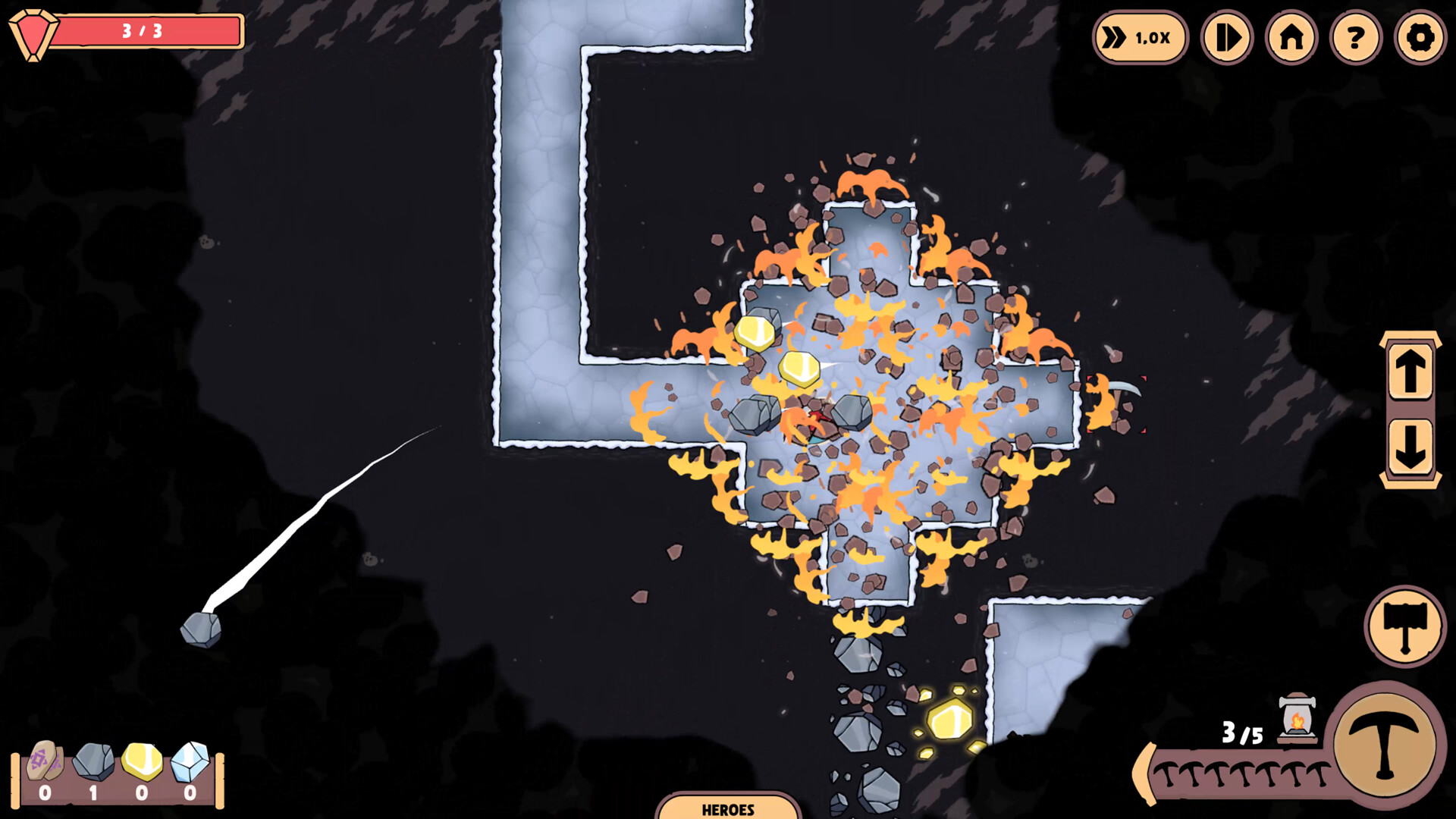Toggle the 1.0x game speed

[x=1139, y=37]
